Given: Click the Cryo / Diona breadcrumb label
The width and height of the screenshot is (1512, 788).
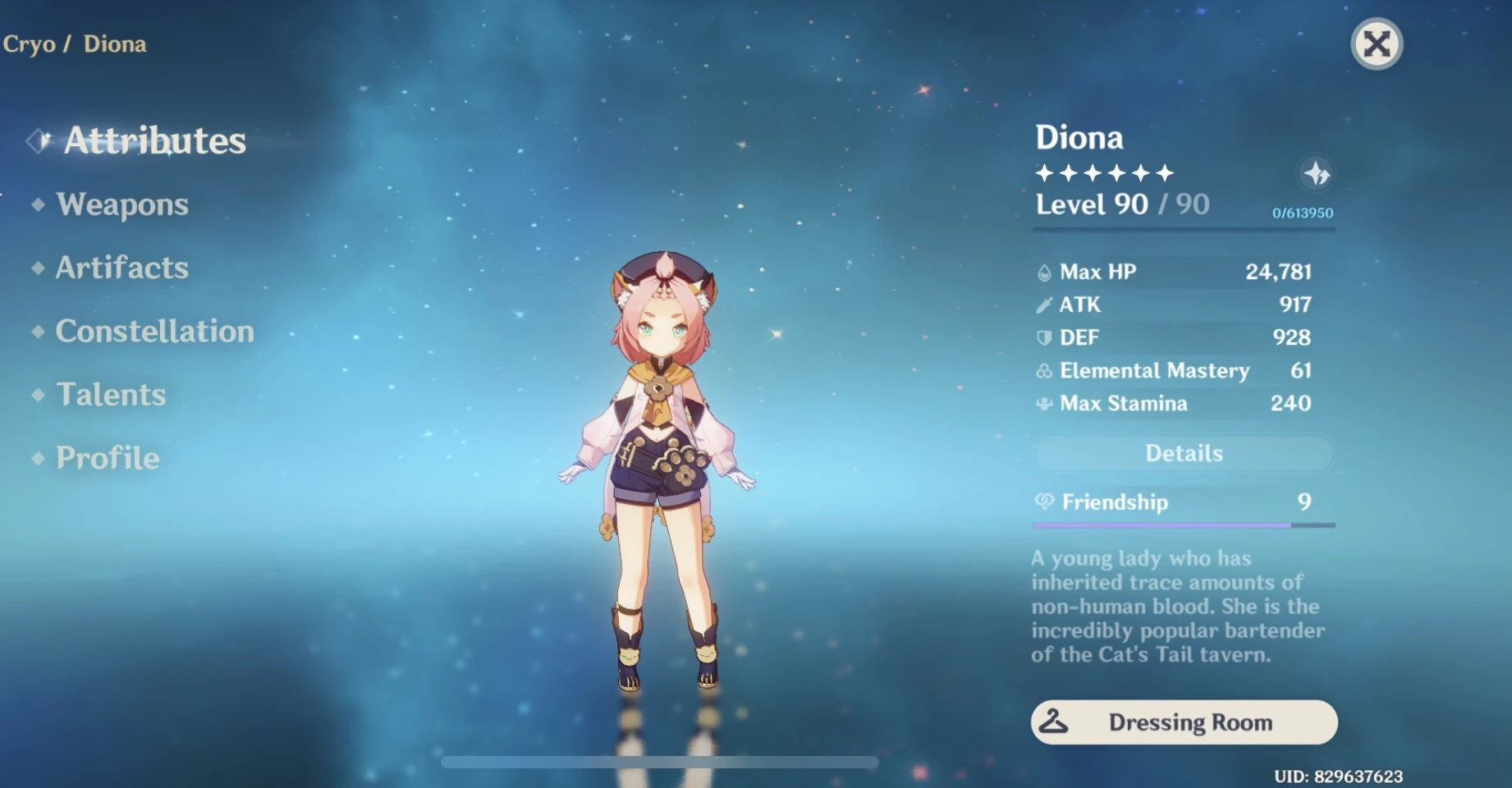Looking at the screenshot, I should 73,44.
